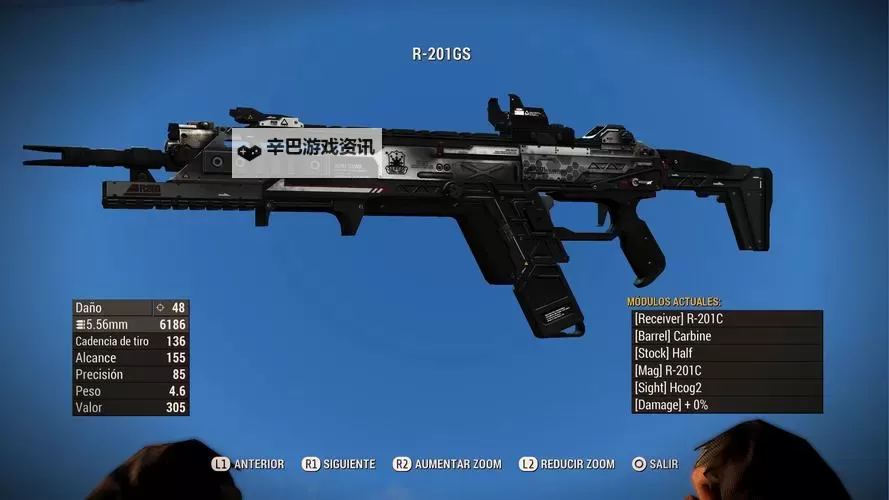Image resolution: width=889 pixels, height=500 pixels.
Task: Choose the [Barrel] Carbine module entry
Action: click(727, 336)
